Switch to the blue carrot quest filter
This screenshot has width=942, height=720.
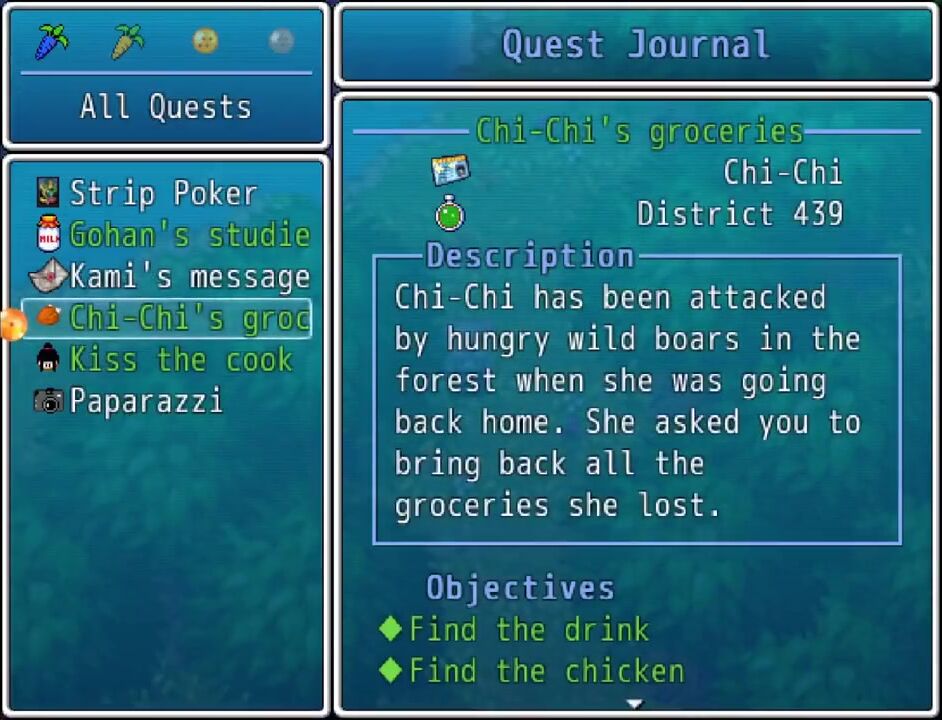click(51, 41)
